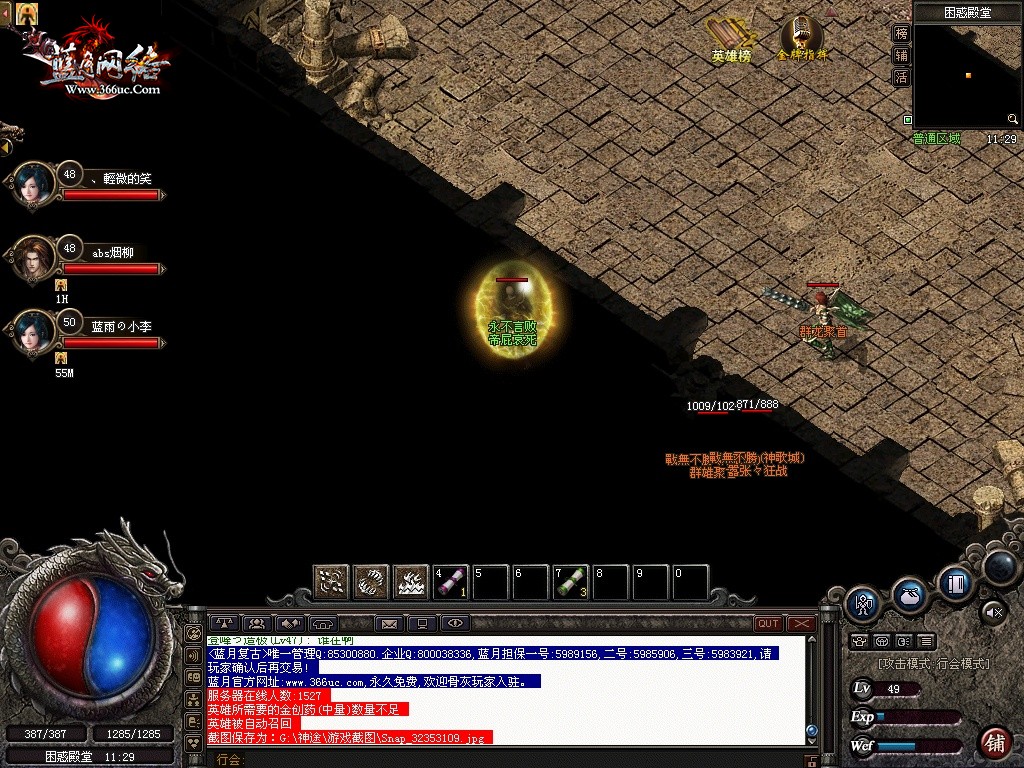Open the character equipment panel (armored figure icon)

(x=862, y=605)
